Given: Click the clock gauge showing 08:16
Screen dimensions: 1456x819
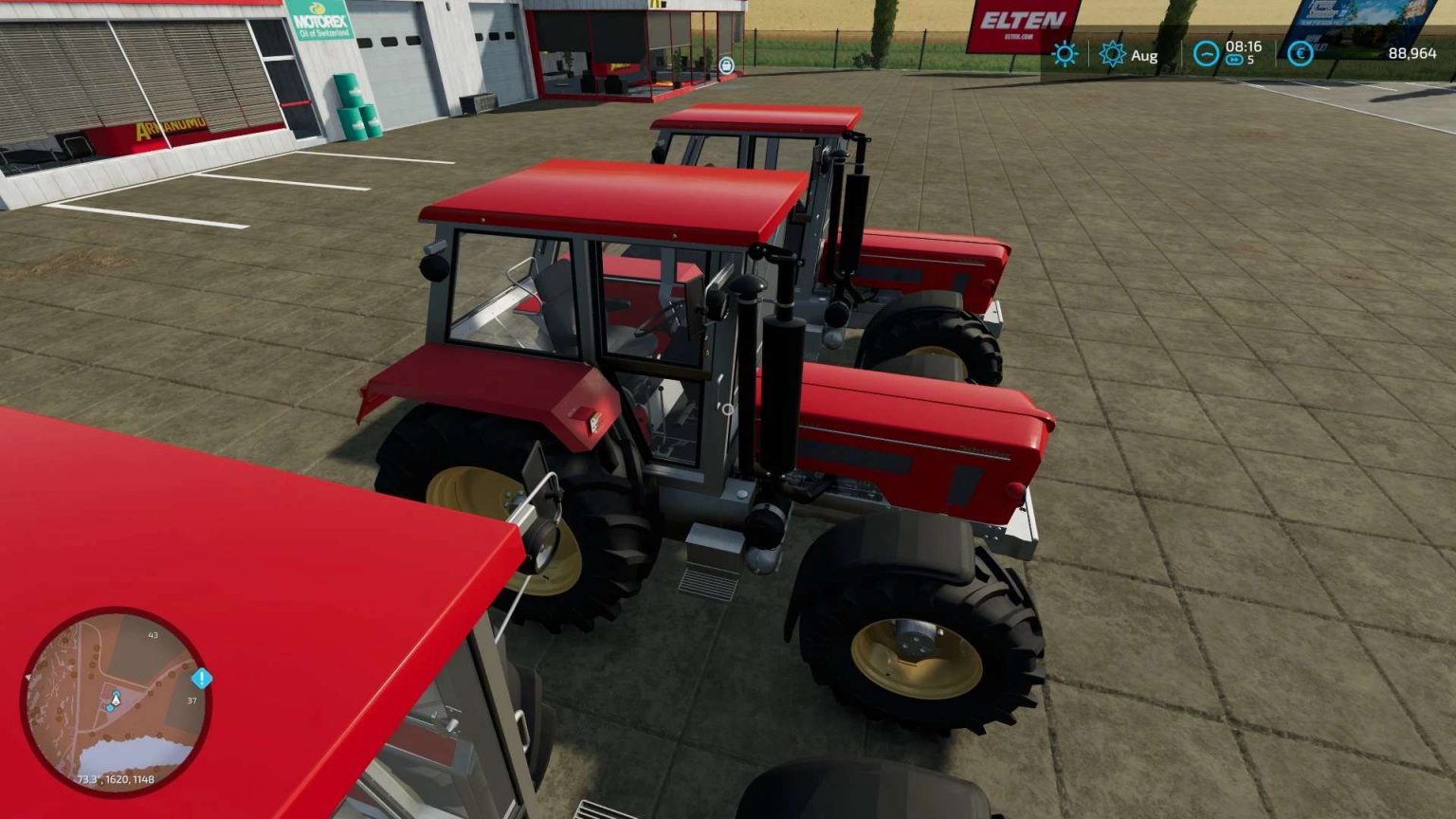Looking at the screenshot, I should (x=1206, y=55).
